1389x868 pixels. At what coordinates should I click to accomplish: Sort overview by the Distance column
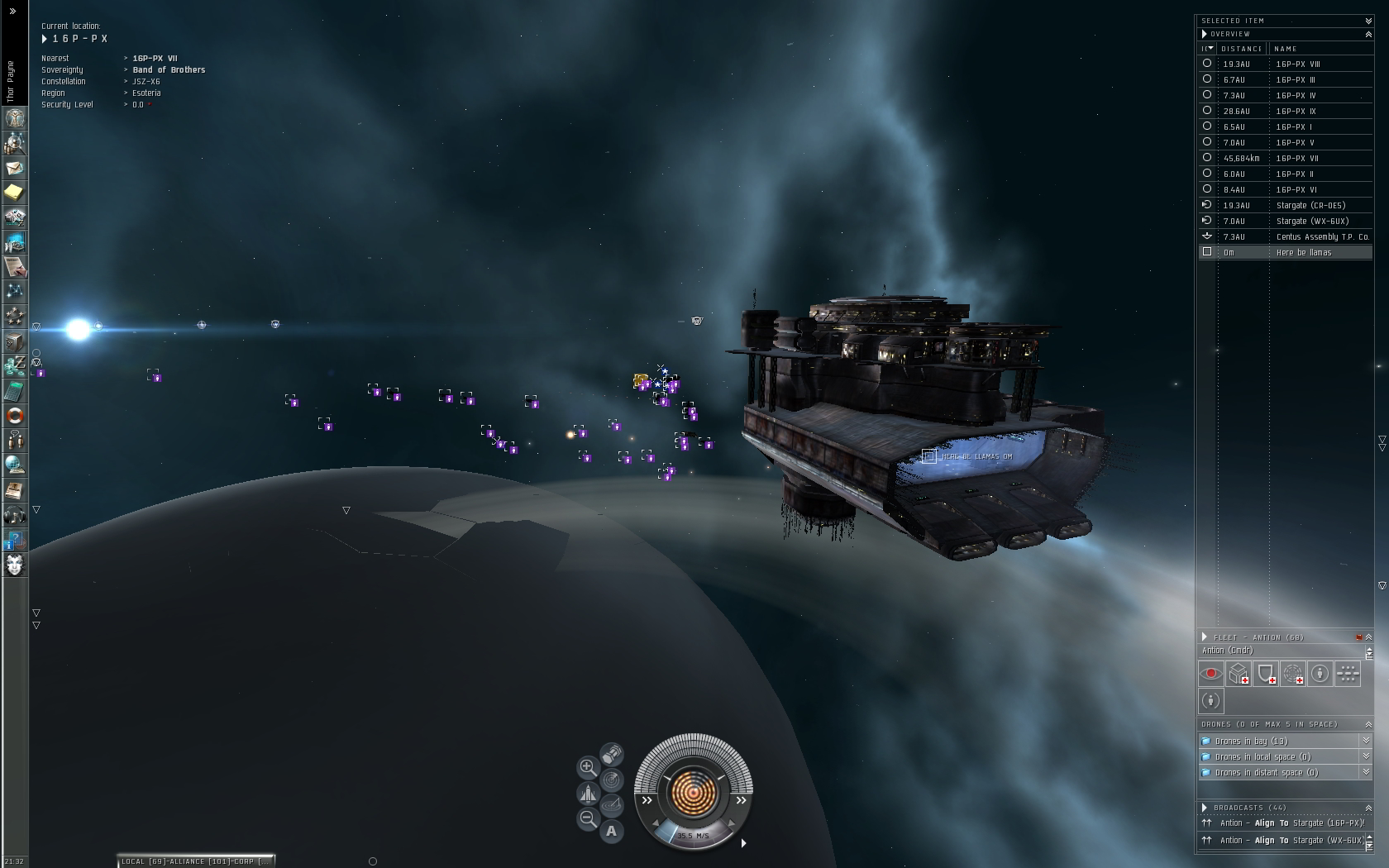1242,49
